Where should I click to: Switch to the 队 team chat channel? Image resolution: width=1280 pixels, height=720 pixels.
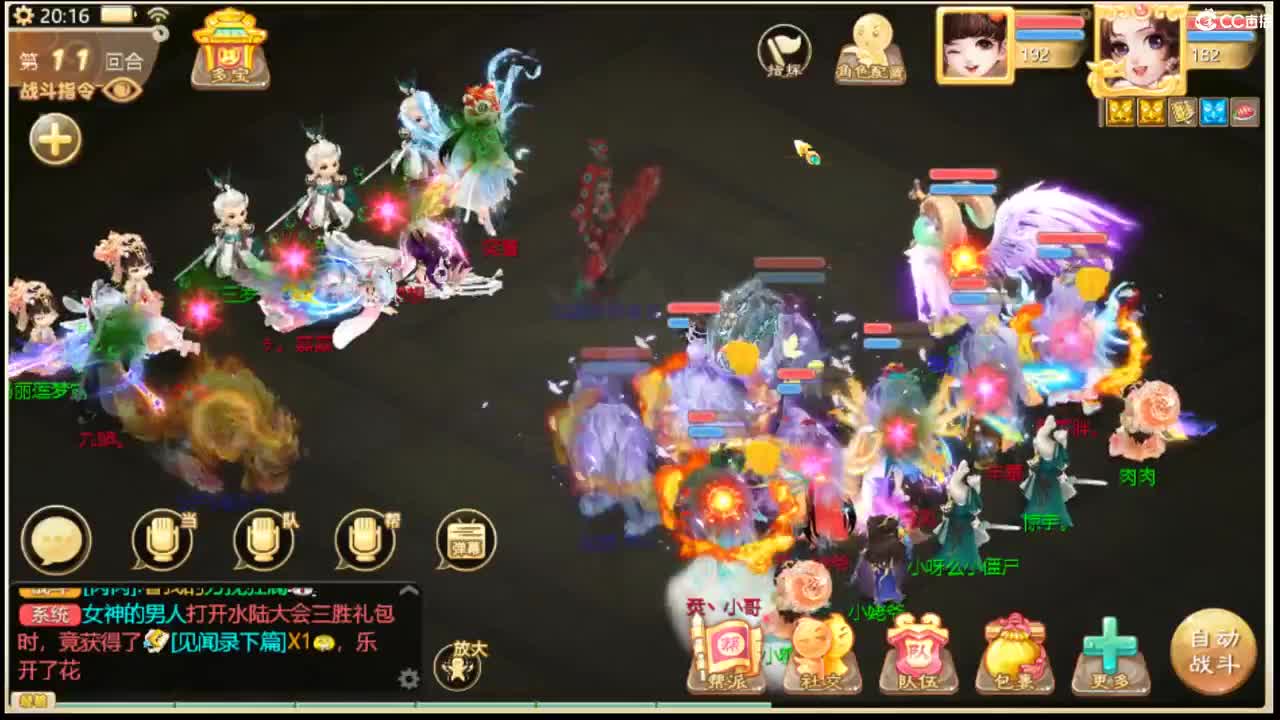(x=262, y=541)
